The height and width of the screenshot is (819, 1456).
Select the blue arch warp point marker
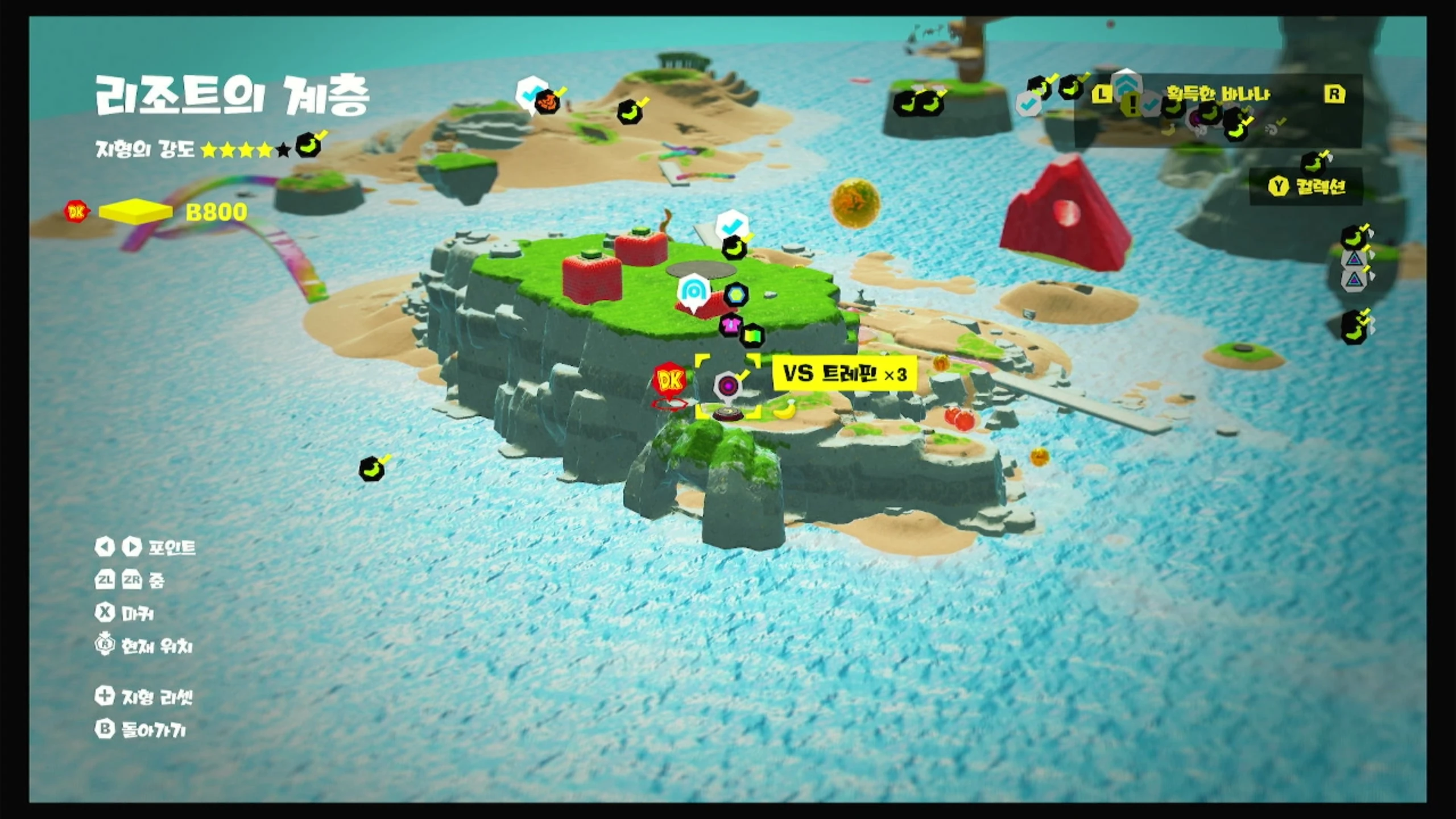pyautogui.click(x=693, y=292)
